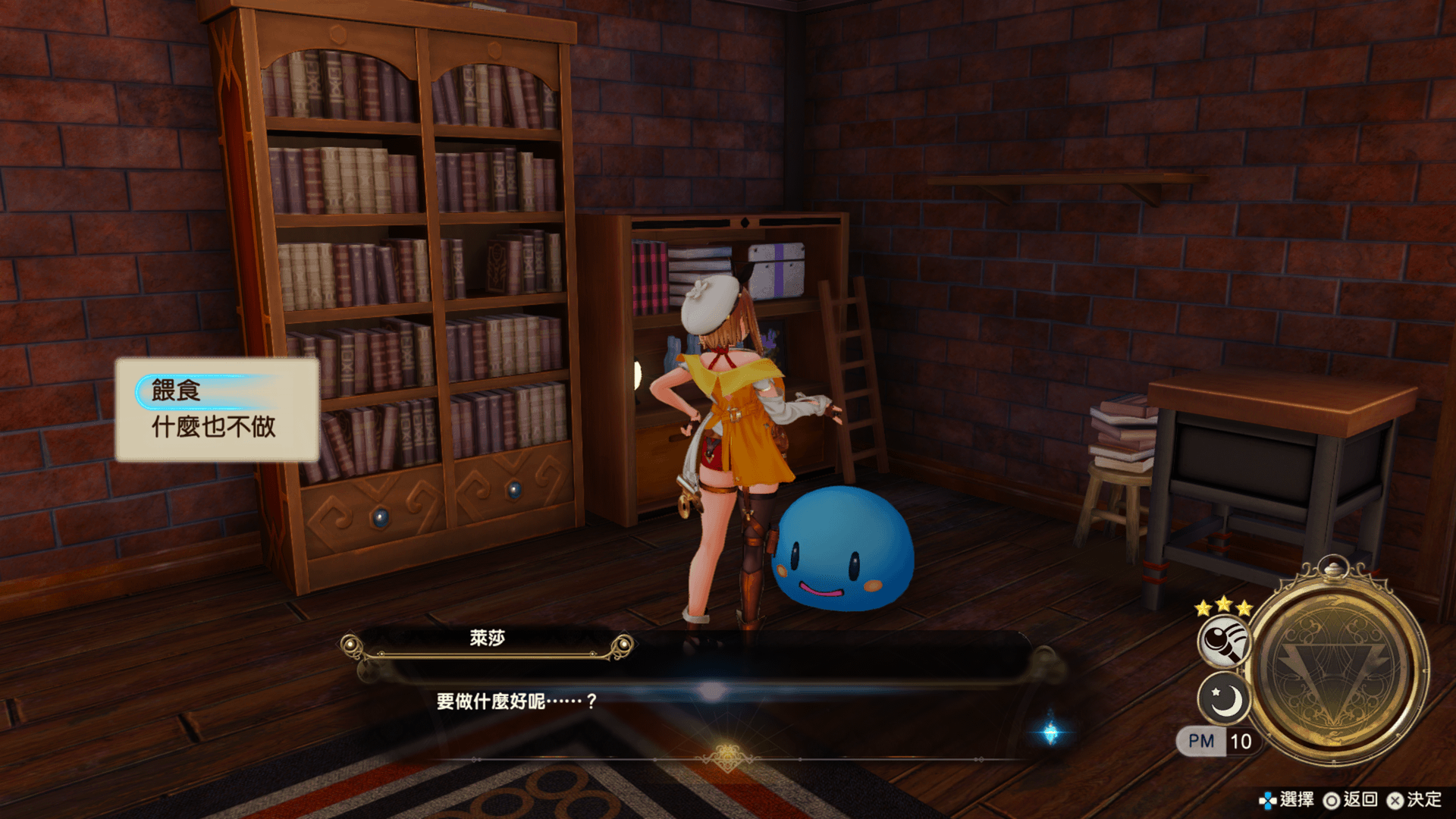Advance dialogue with the blue sparkle indicator
Image resolution: width=1456 pixels, height=819 pixels.
[x=1050, y=733]
